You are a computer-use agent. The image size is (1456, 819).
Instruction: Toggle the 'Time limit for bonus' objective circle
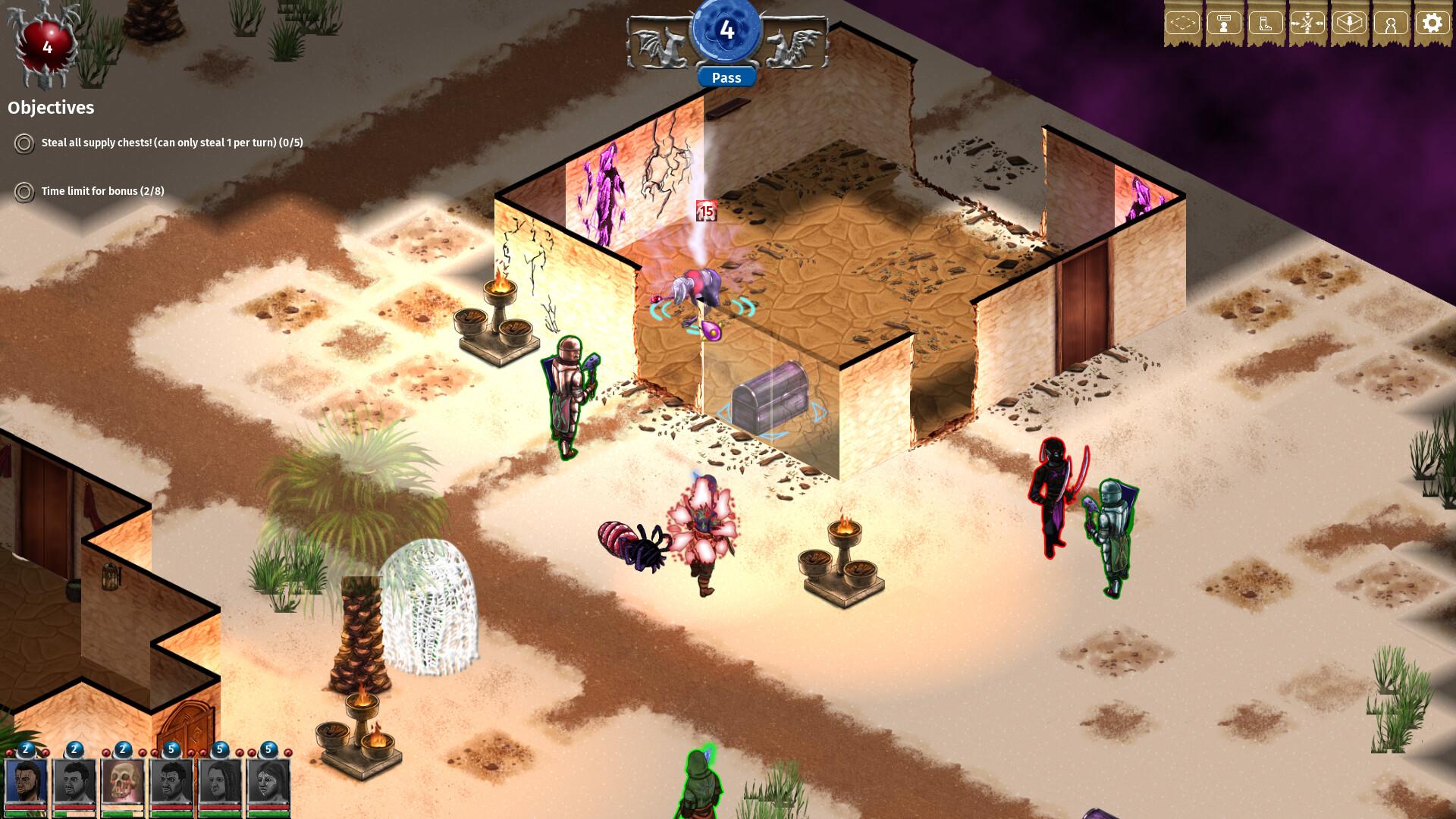pos(24,192)
